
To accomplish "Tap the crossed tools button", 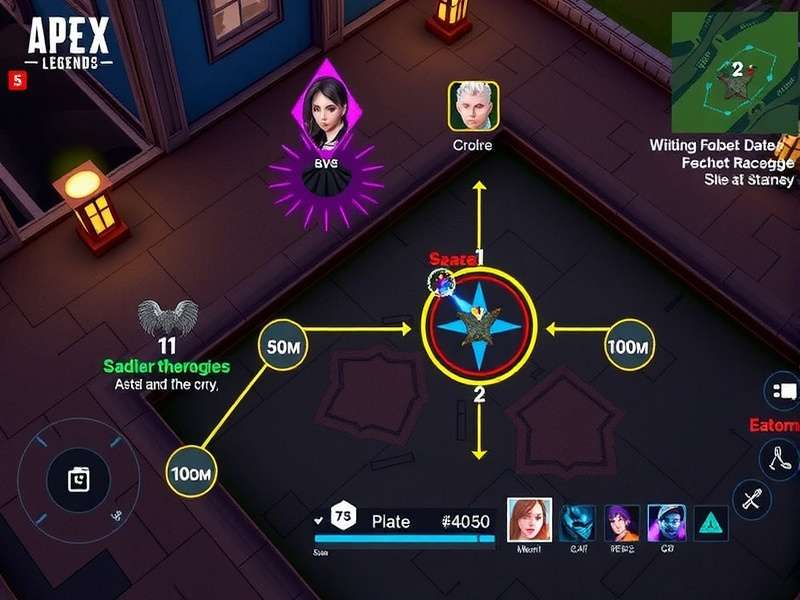I will point(751,497).
